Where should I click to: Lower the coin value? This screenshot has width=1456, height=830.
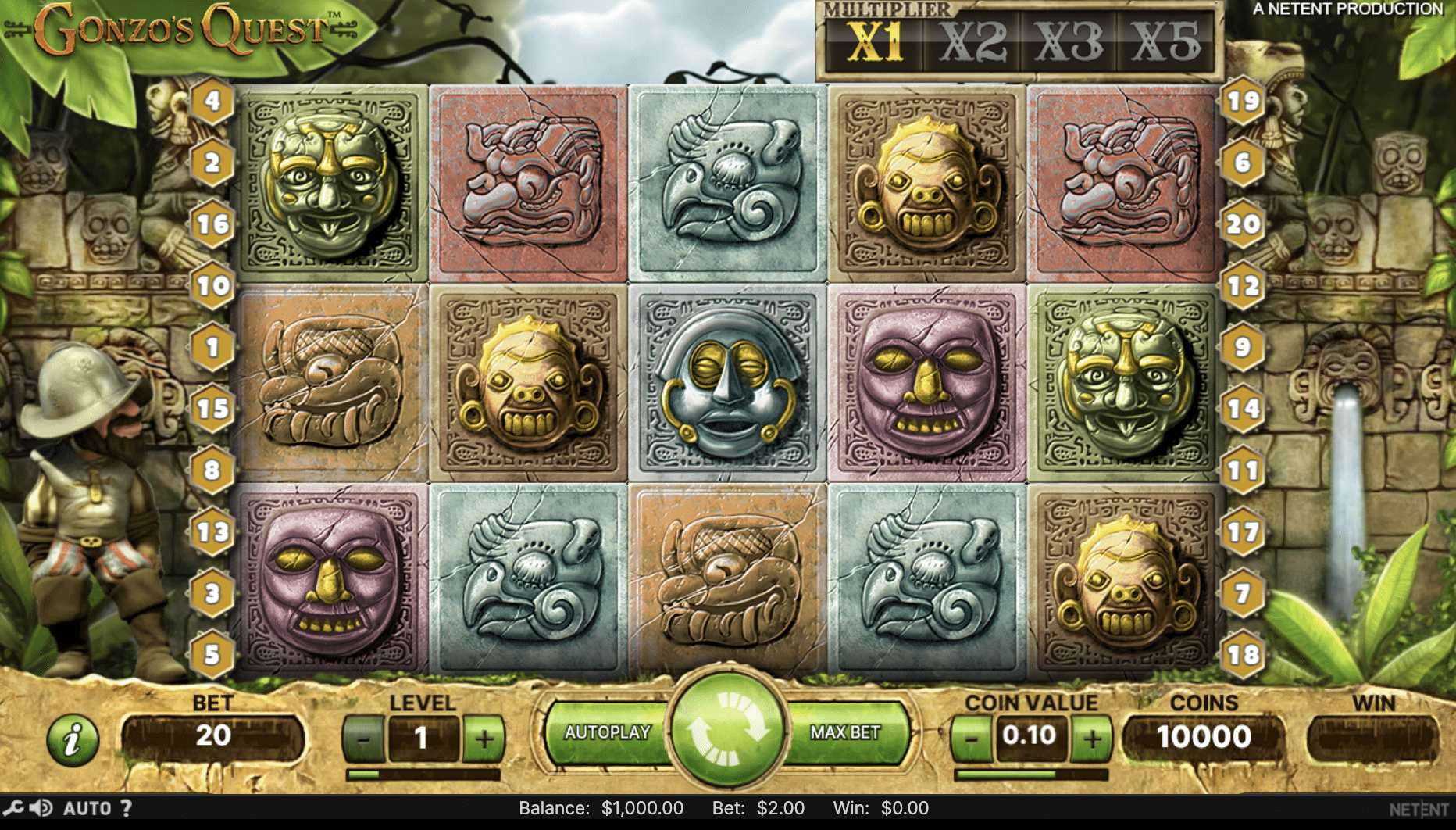971,738
